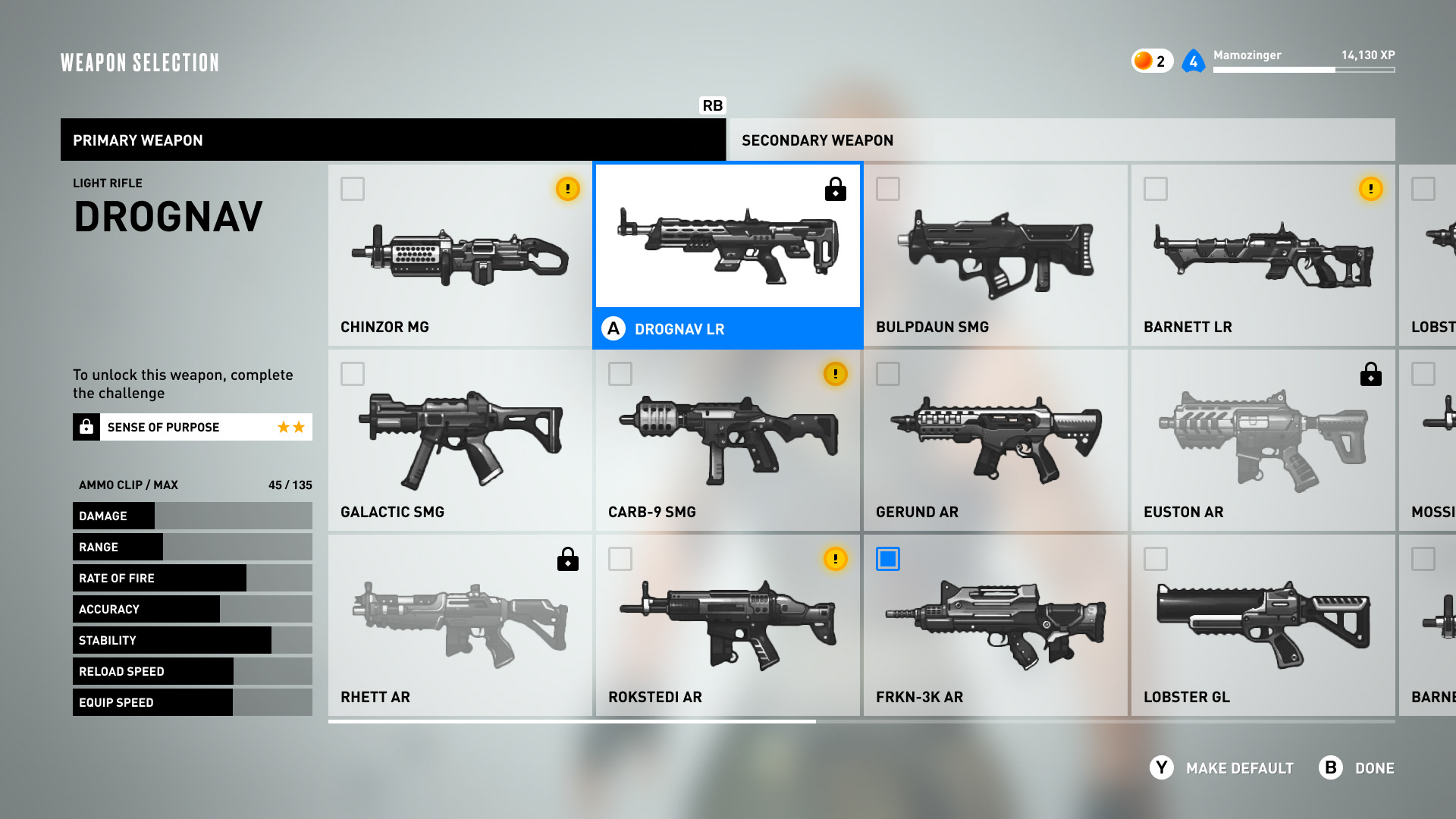Select the Rokstedi AR weapon

click(x=727, y=626)
